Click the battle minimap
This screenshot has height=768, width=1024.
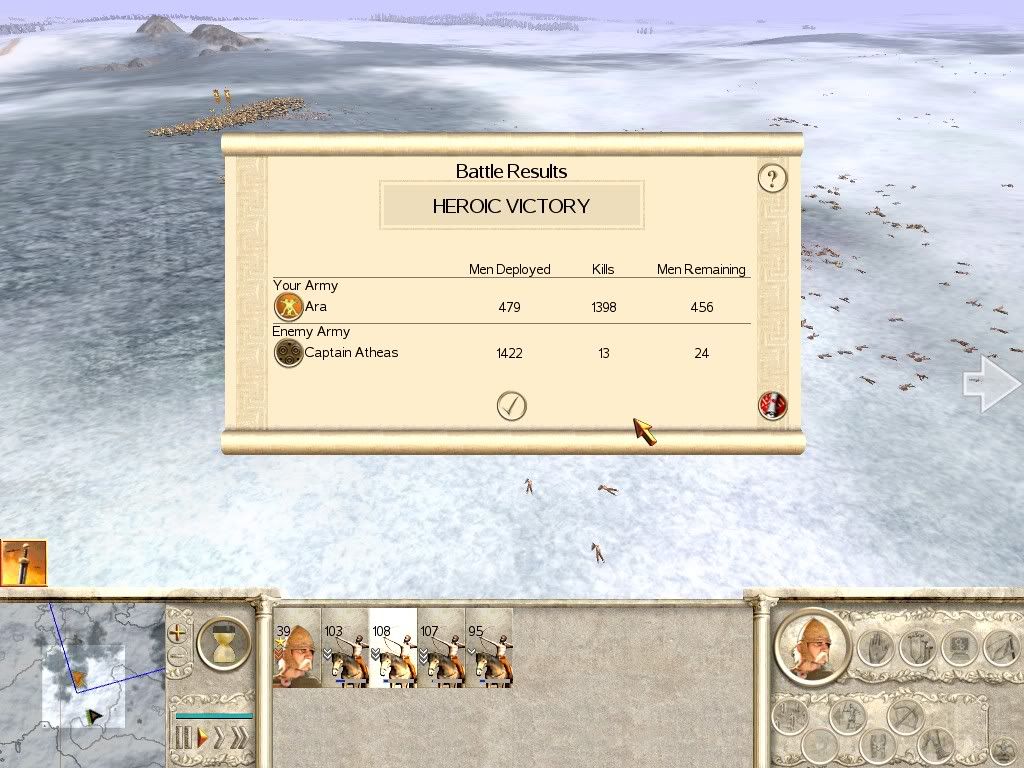(x=82, y=685)
